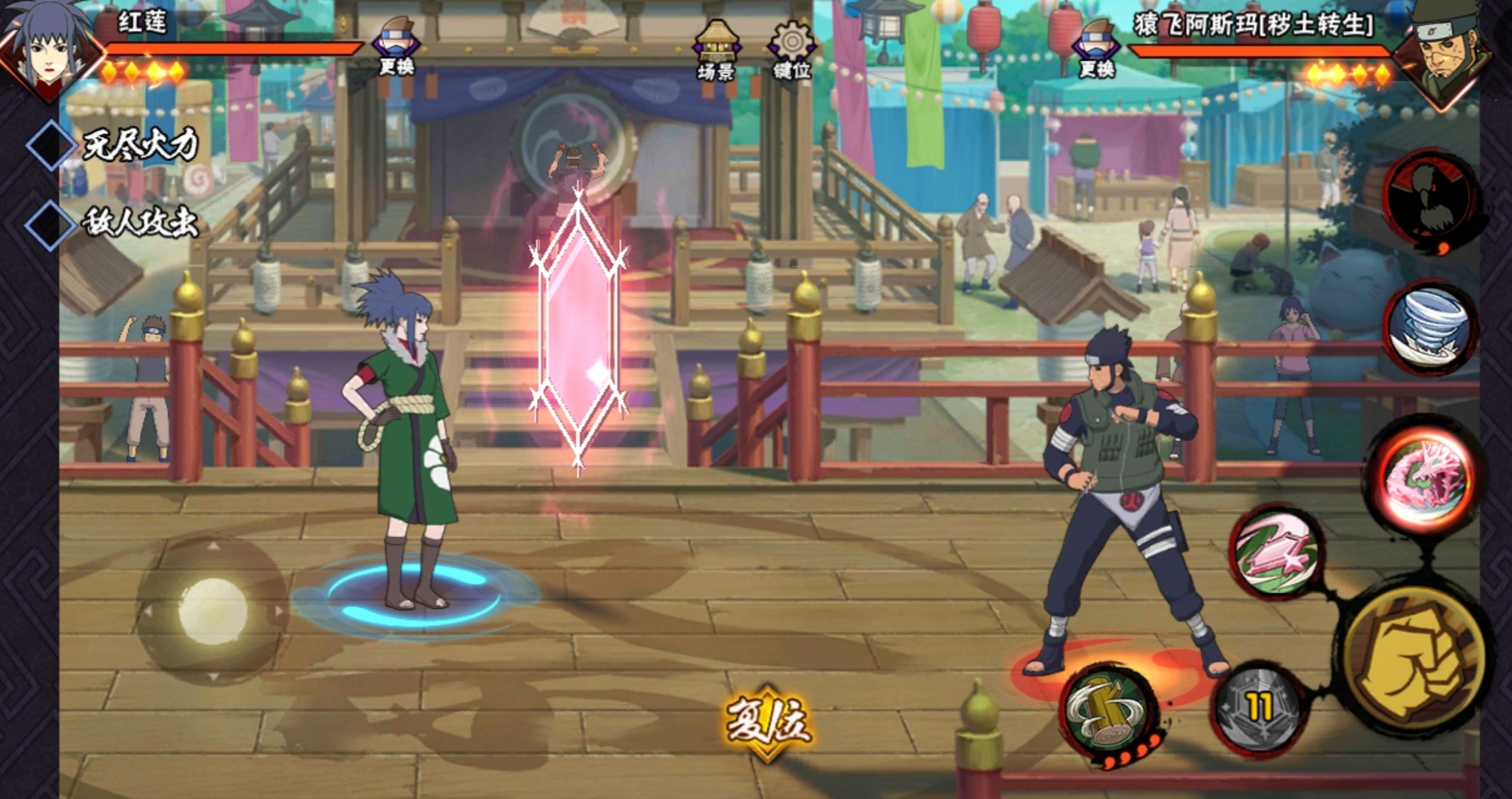Click the left player's 更换 button
The width and height of the screenshot is (1512, 799).
pos(396,46)
